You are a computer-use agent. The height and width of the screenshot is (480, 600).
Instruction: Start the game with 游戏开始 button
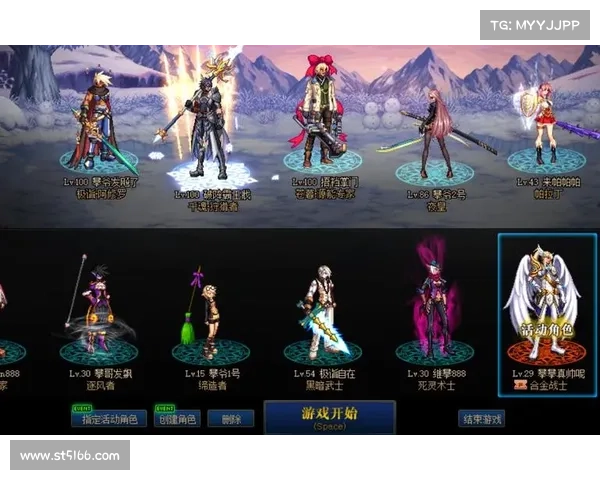click(x=329, y=417)
